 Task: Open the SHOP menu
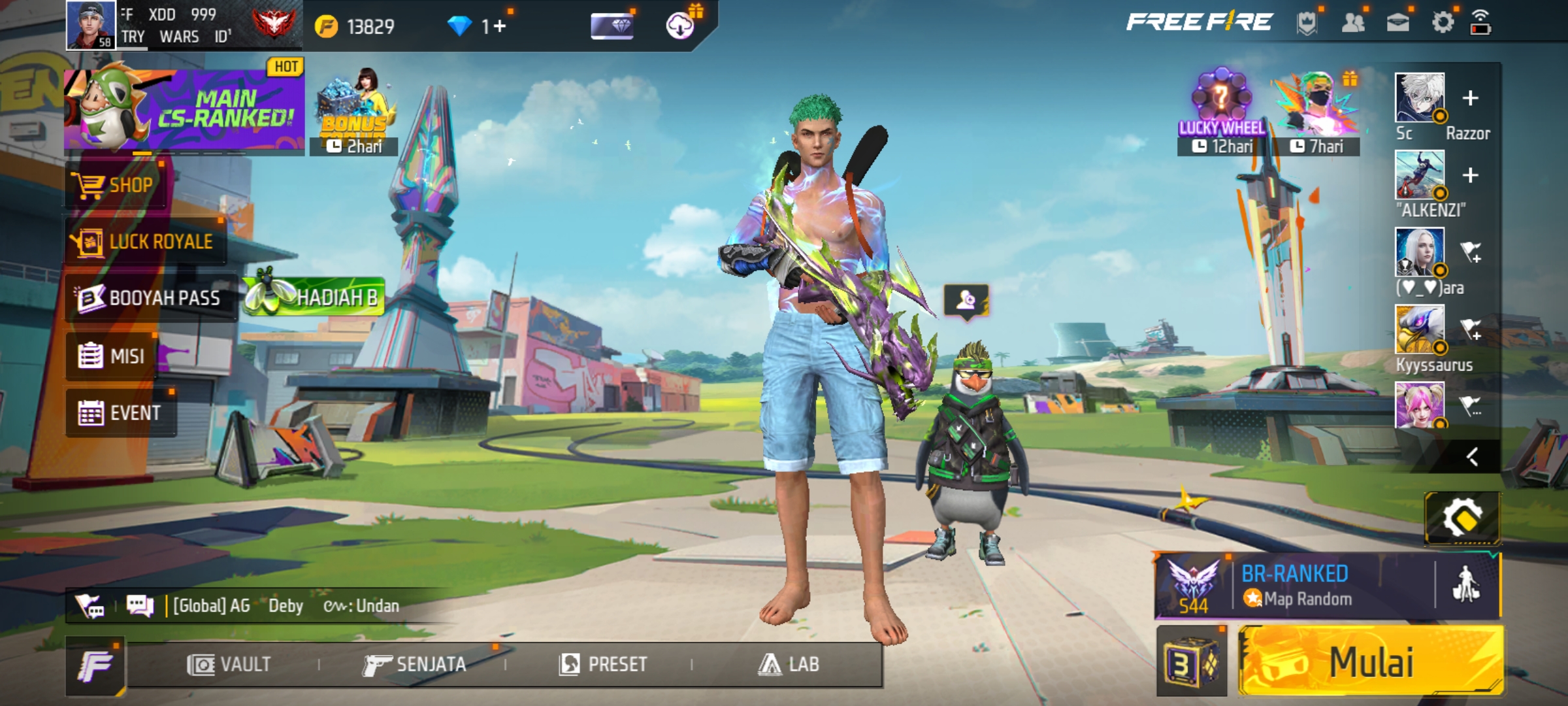[x=116, y=186]
